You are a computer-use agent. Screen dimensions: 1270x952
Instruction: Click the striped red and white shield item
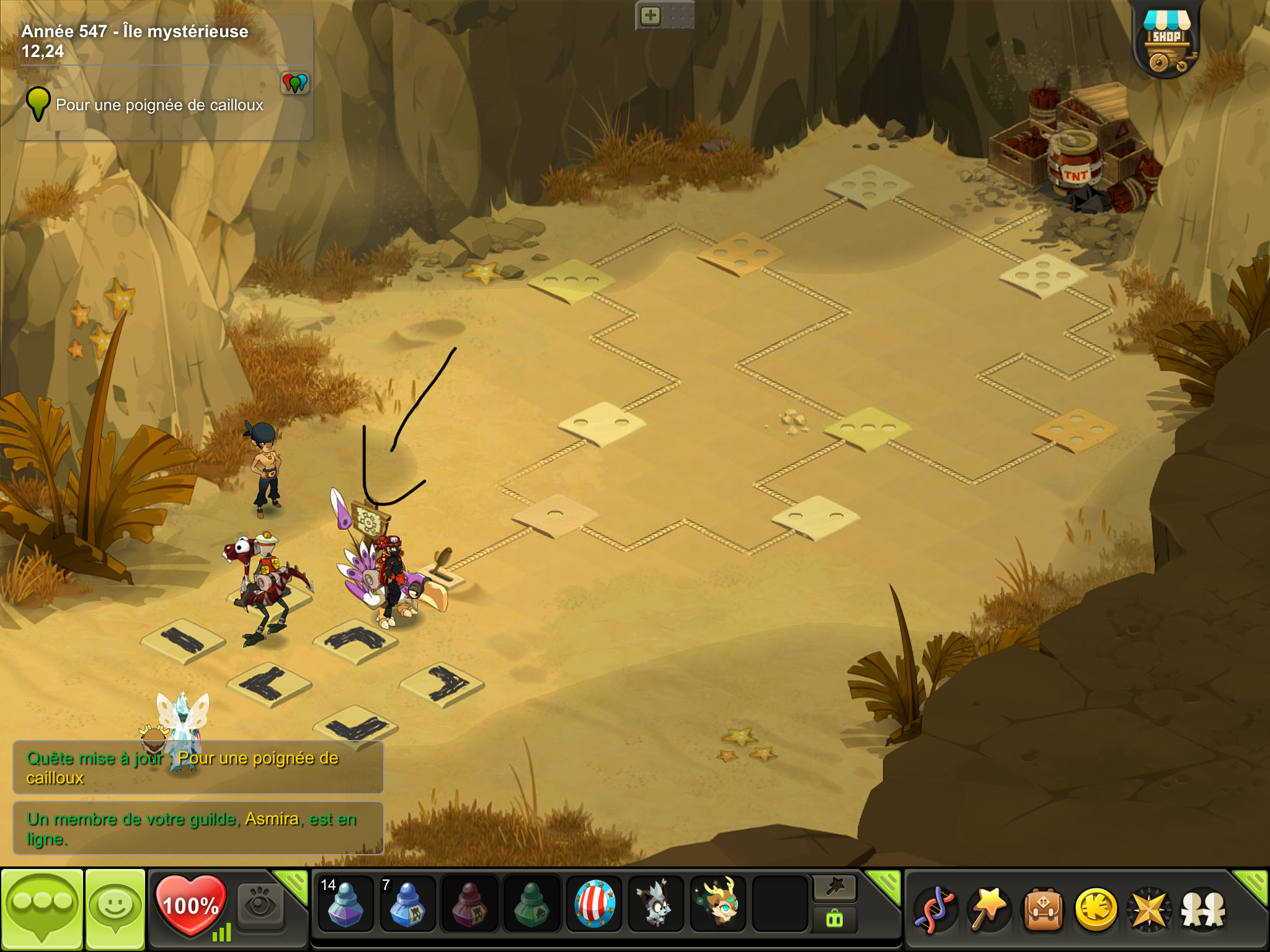pos(594,904)
